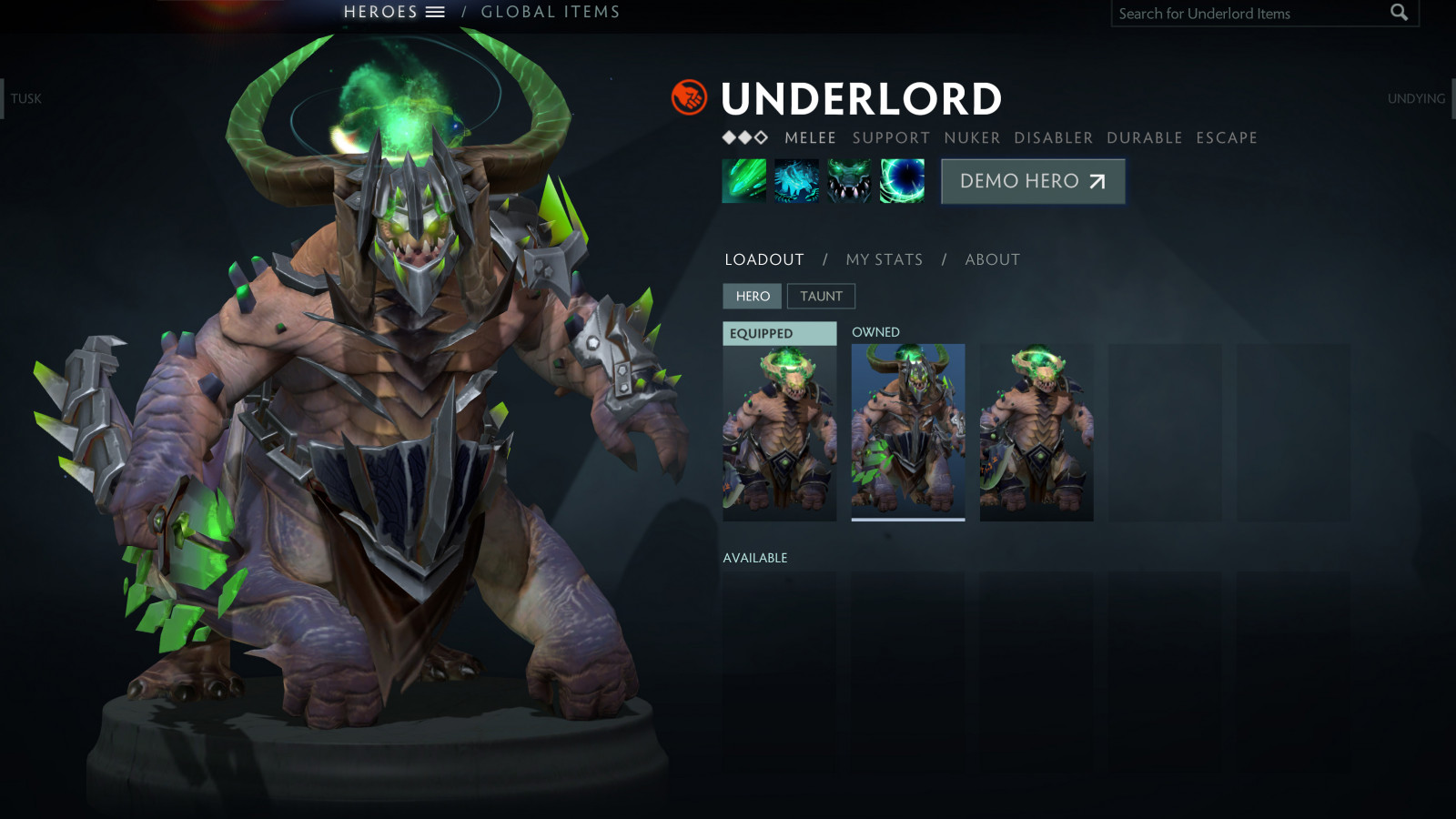Choose the highlighted horned-armor owned set
The height and width of the screenshot is (819, 1456).
tap(908, 432)
